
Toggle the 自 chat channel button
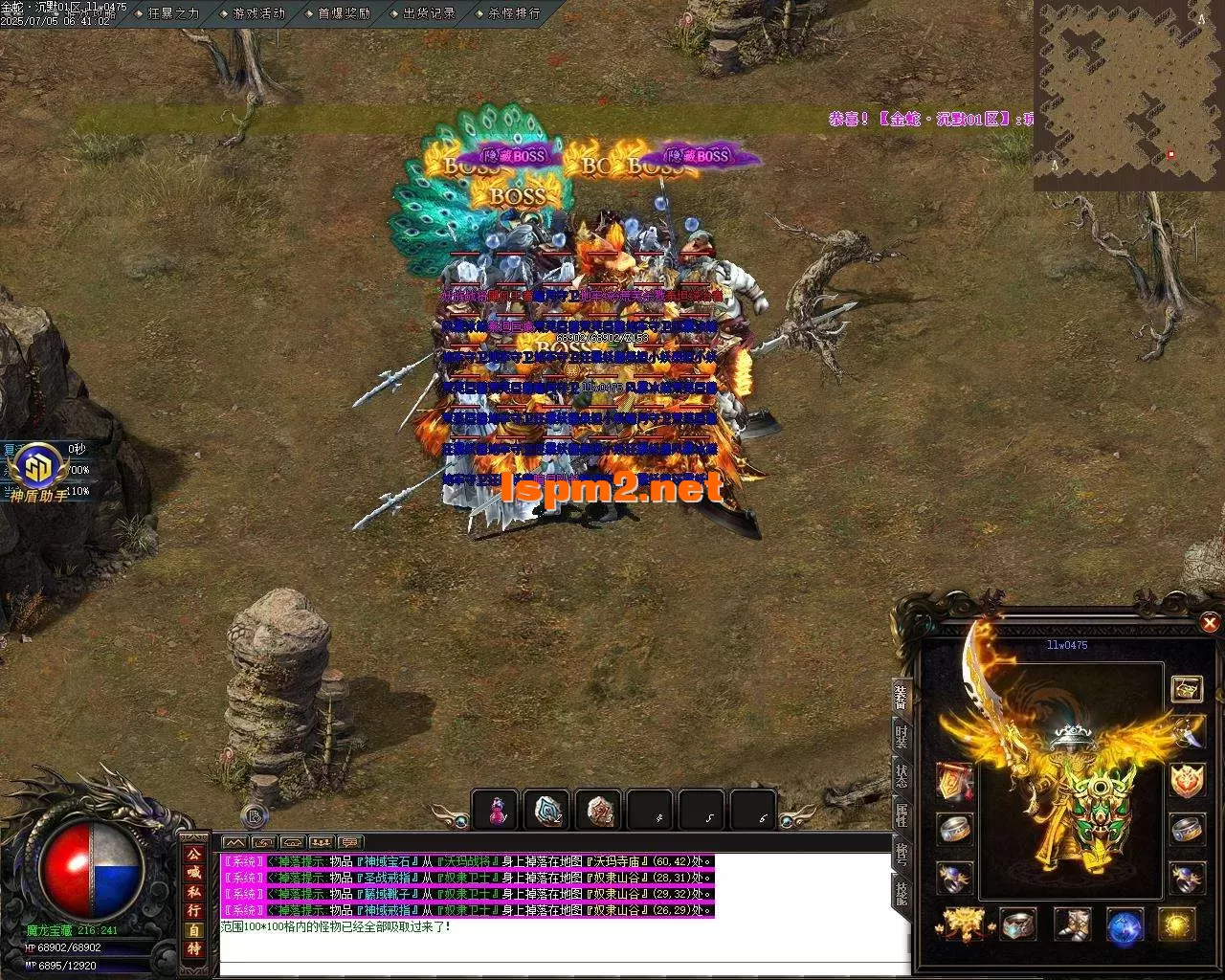(194, 929)
